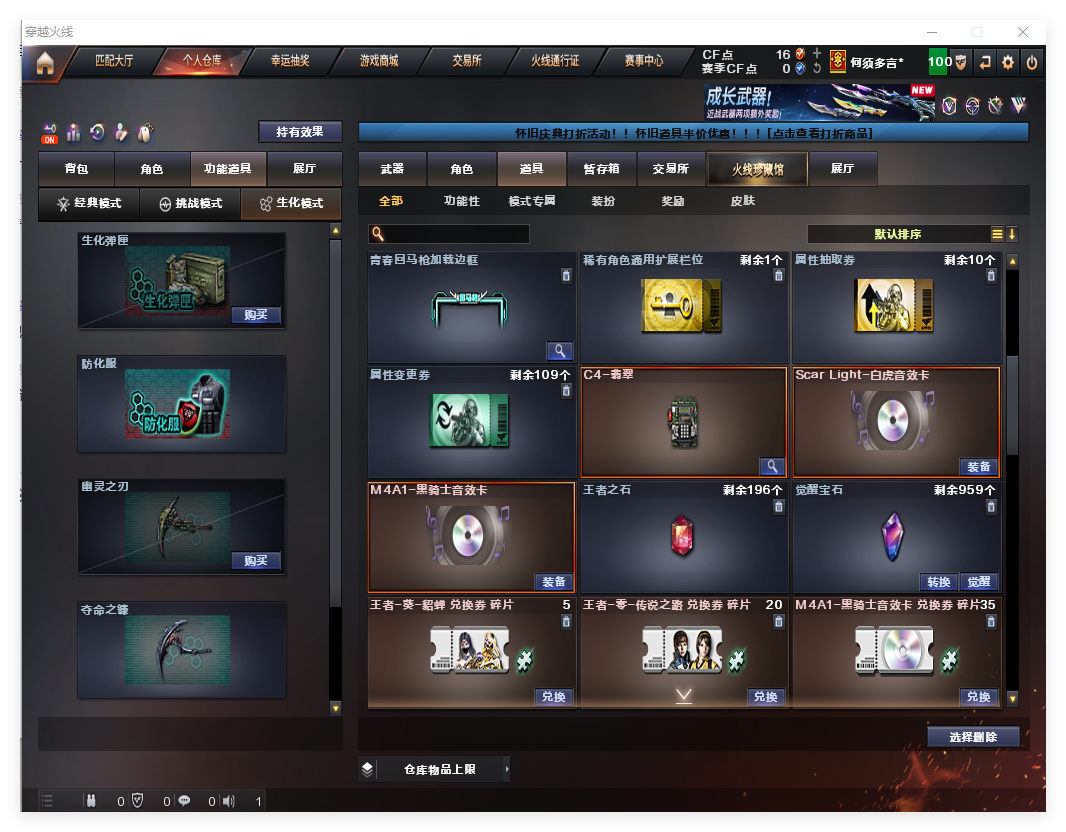Open the 幸运抽奖 lucky draw page
The height and width of the screenshot is (832, 1066).
(290, 61)
